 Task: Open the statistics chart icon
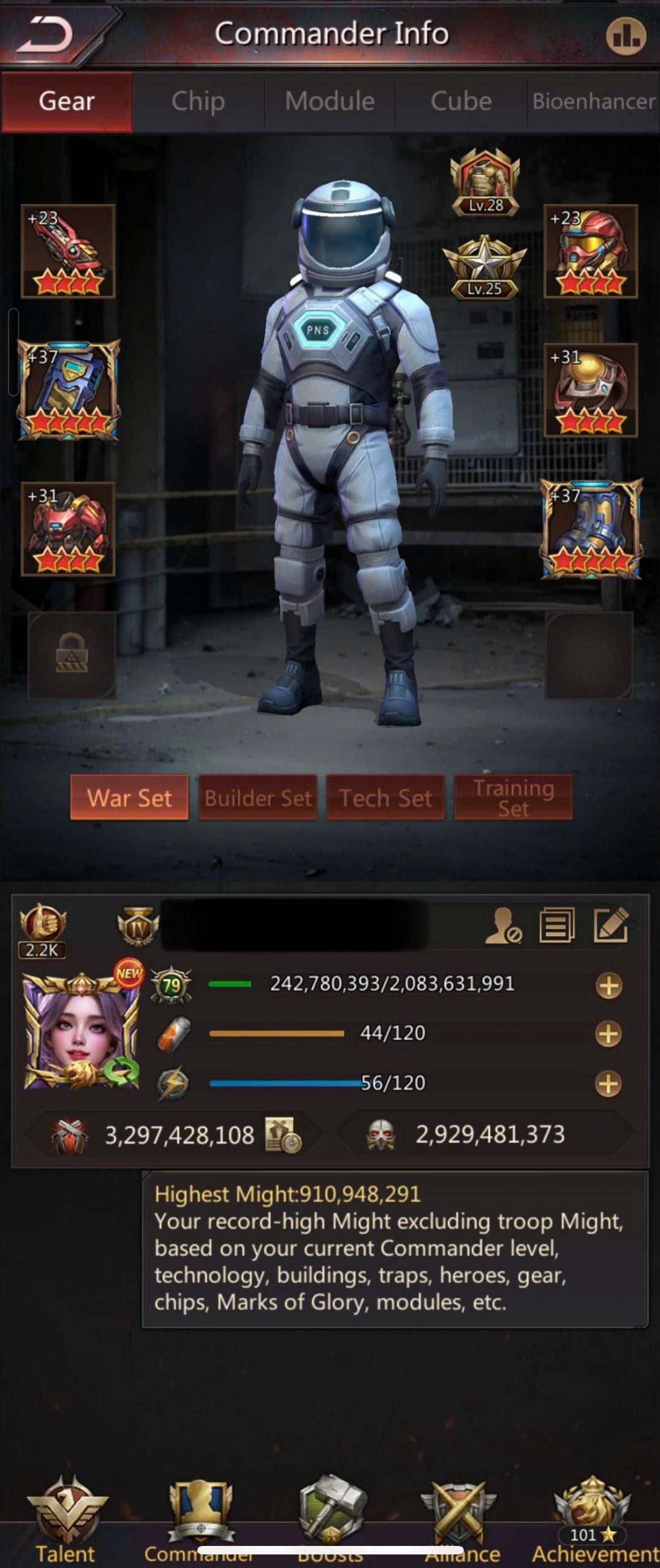626,36
